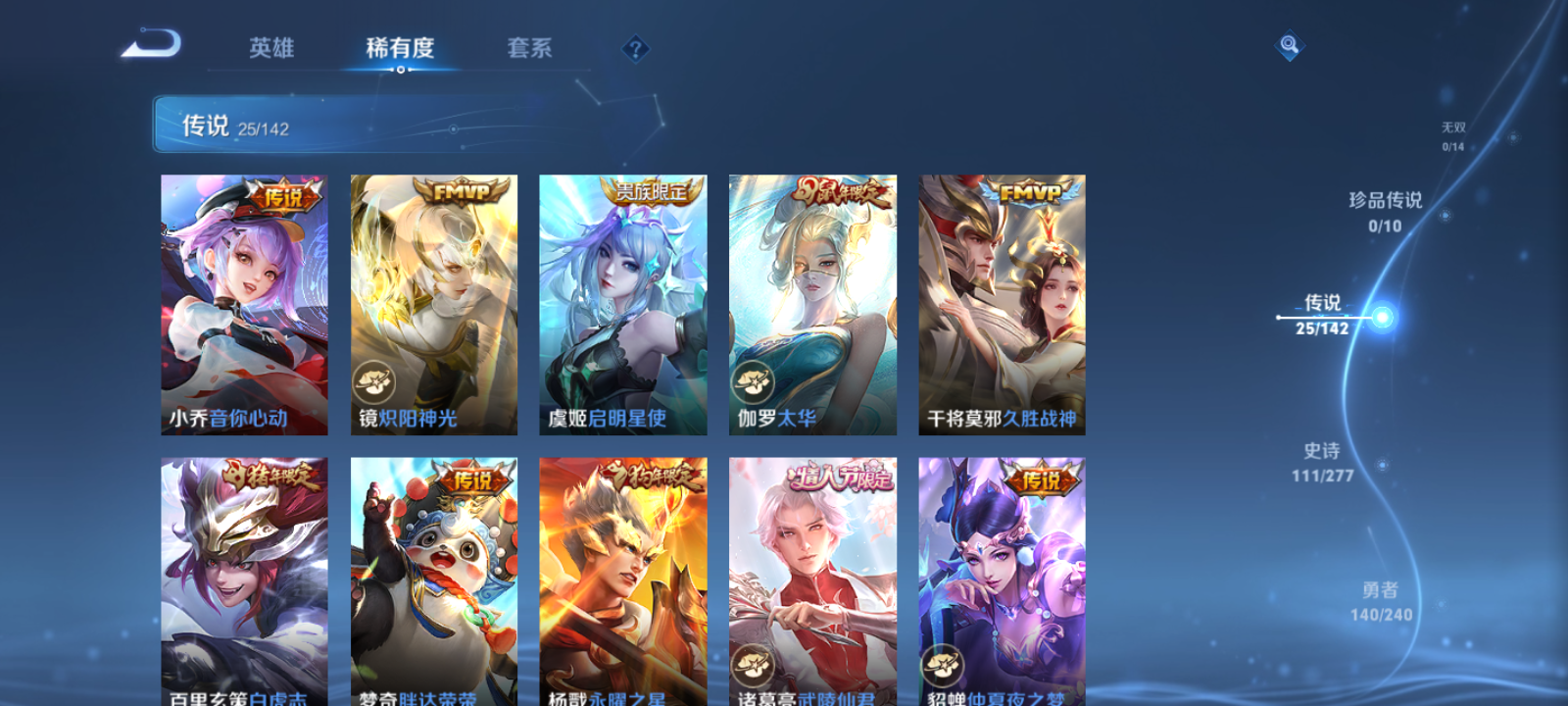Open the 传说 25/142 header banner

click(235, 126)
